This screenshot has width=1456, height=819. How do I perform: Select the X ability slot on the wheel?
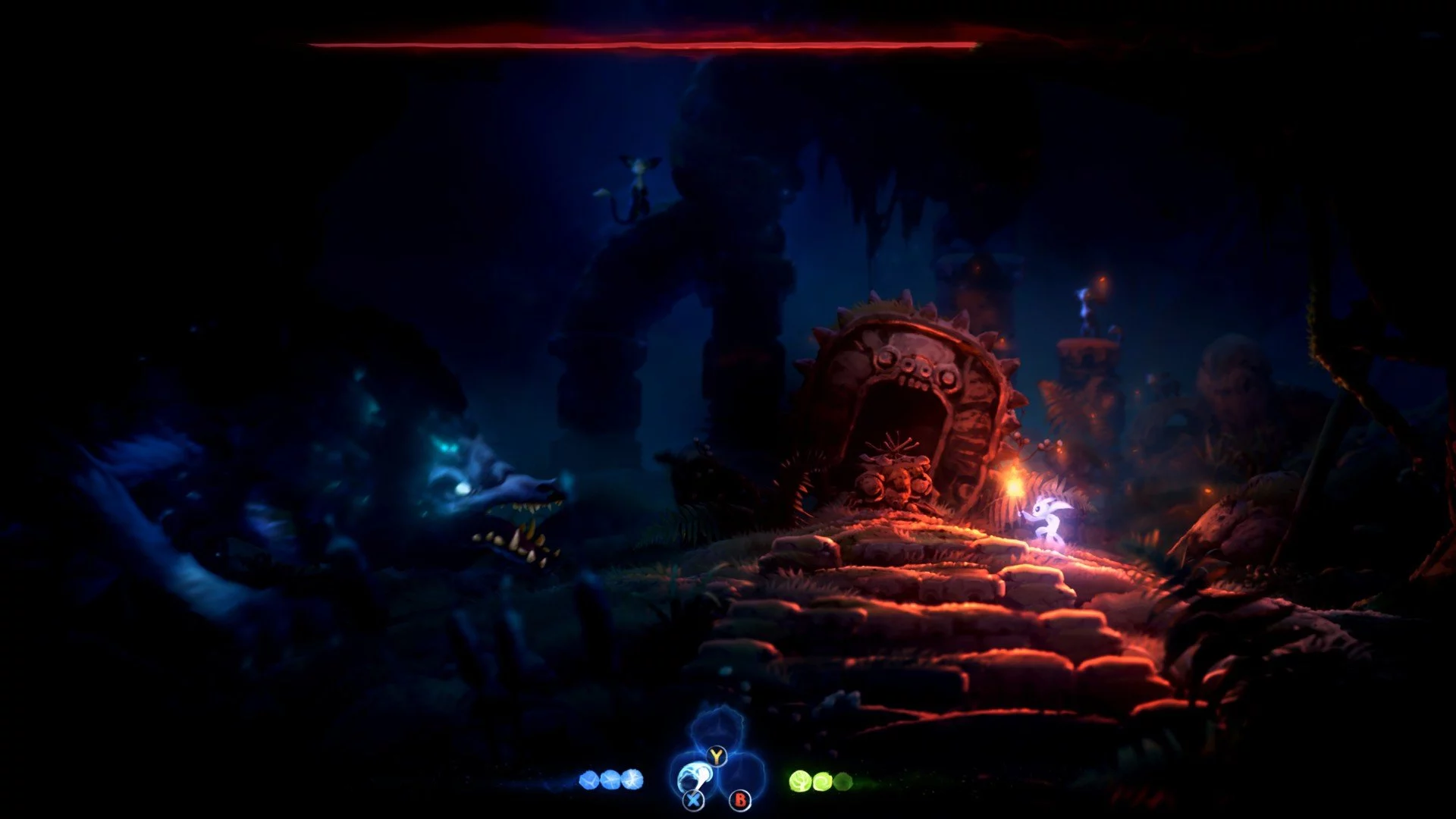[x=693, y=801]
